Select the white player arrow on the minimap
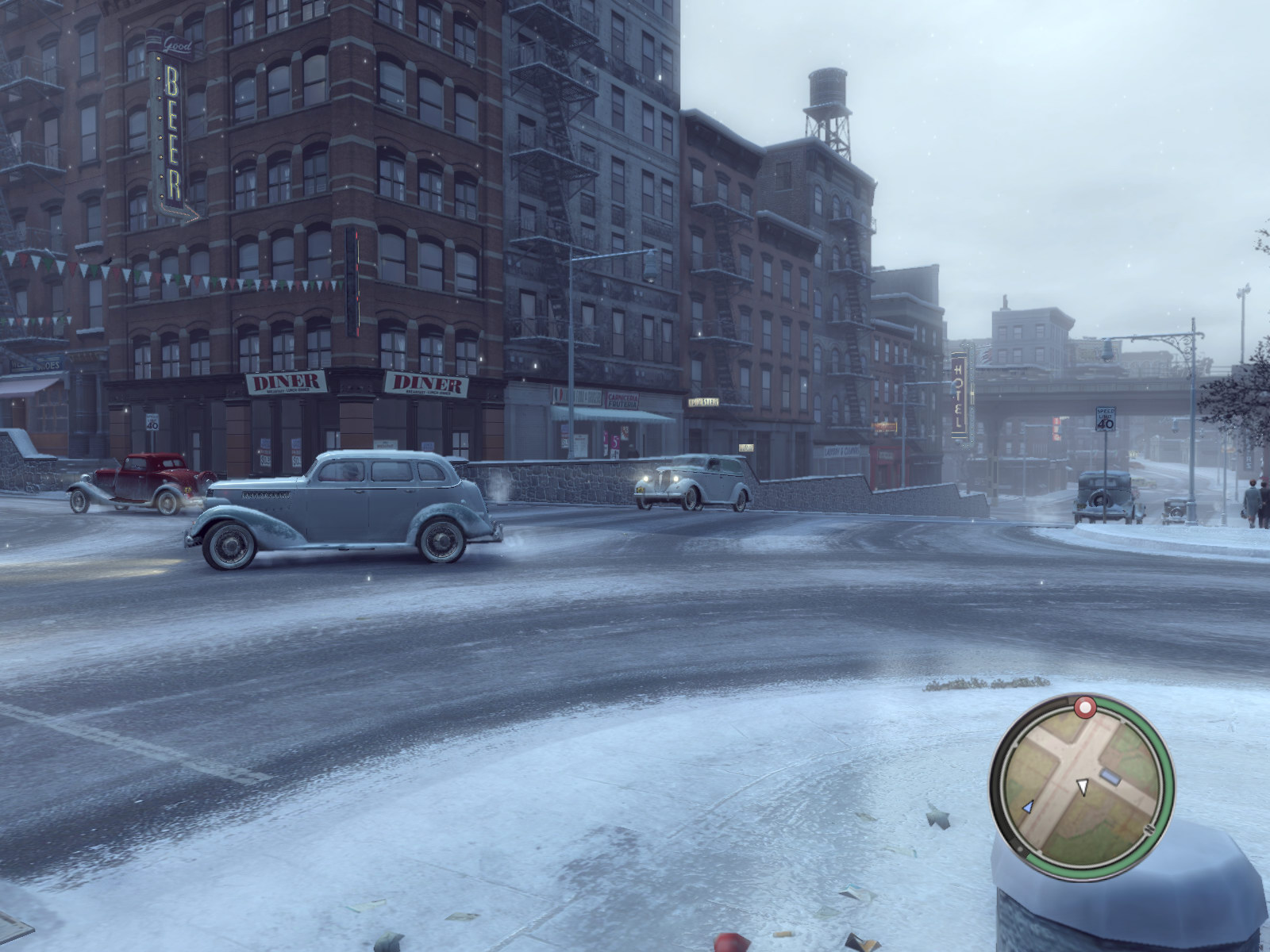Screen dimensions: 1270x952 [x=1081, y=785]
